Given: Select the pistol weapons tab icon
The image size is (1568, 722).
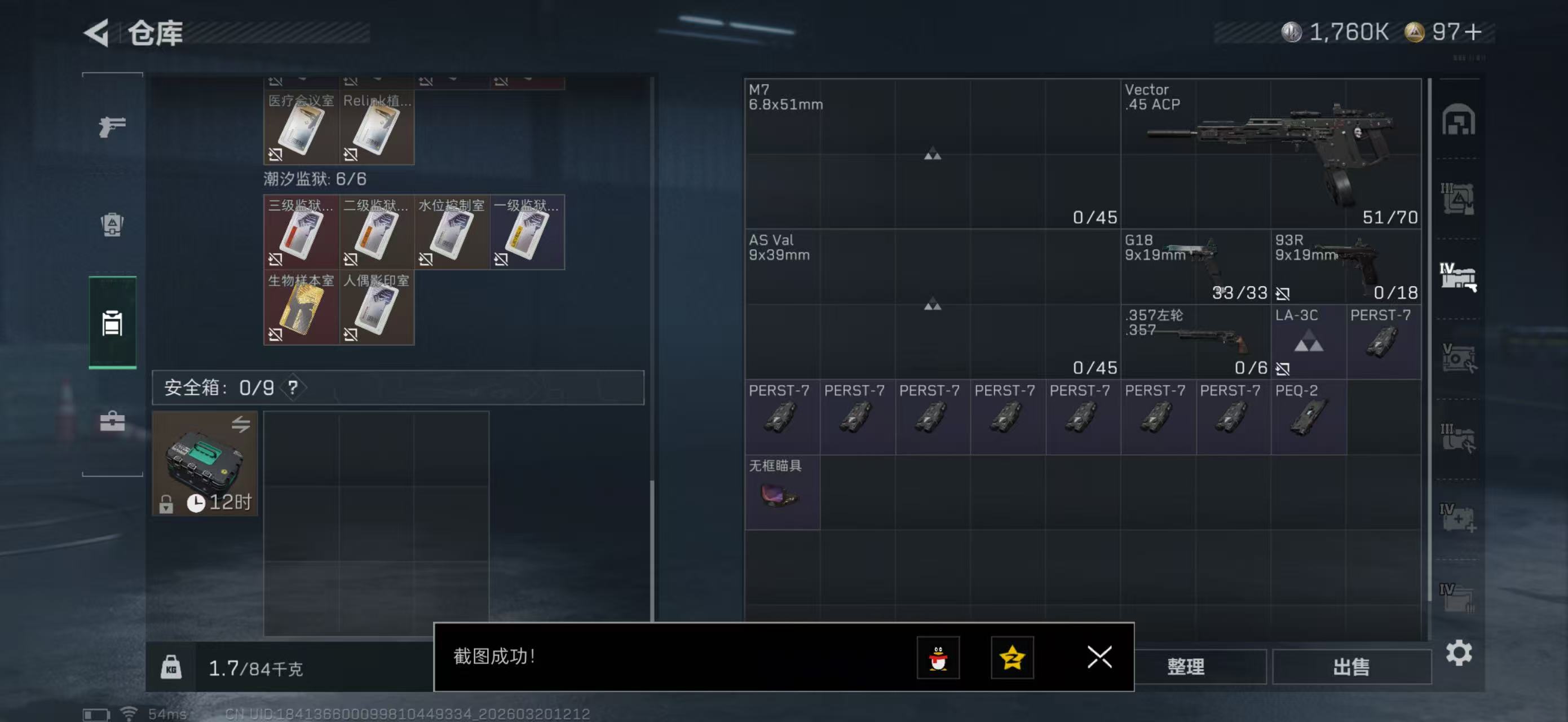Looking at the screenshot, I should (x=113, y=126).
